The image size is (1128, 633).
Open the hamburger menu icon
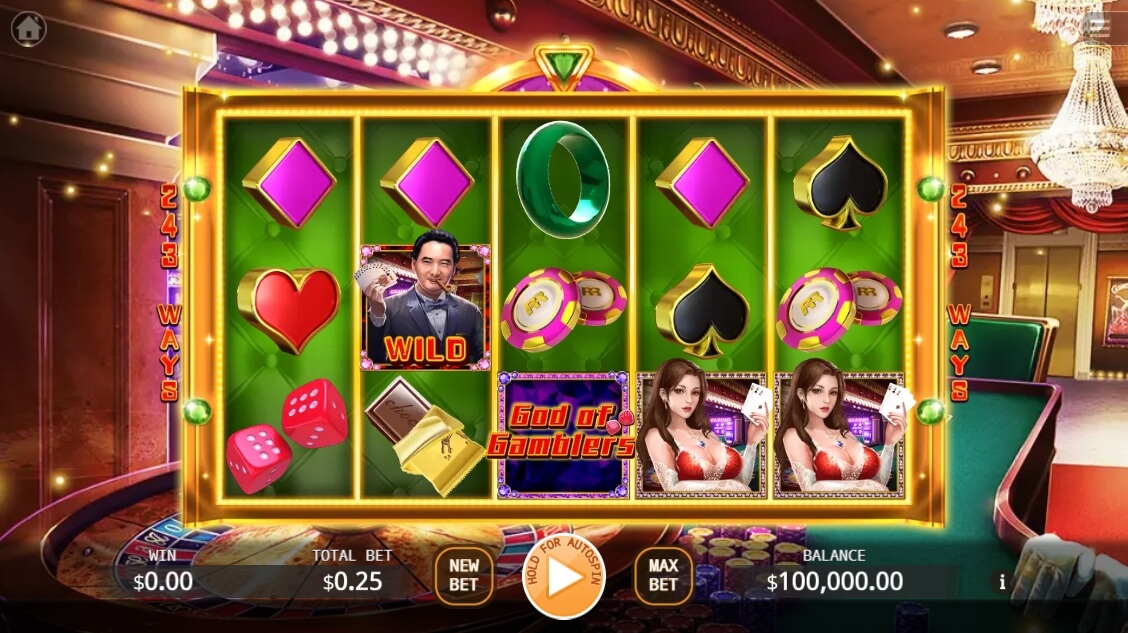(1097, 27)
